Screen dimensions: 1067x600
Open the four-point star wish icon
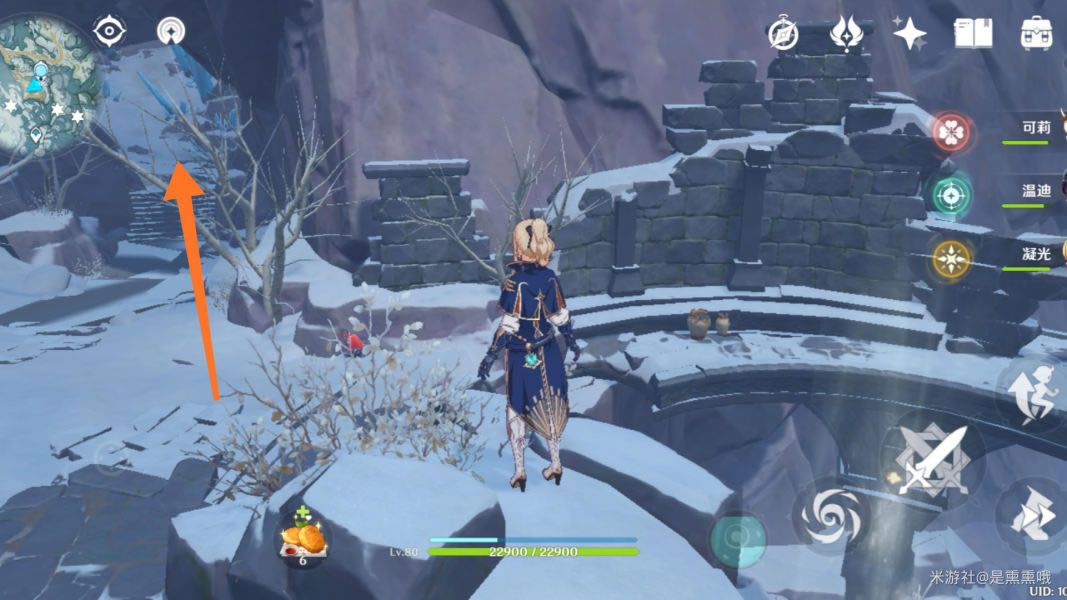tap(909, 33)
